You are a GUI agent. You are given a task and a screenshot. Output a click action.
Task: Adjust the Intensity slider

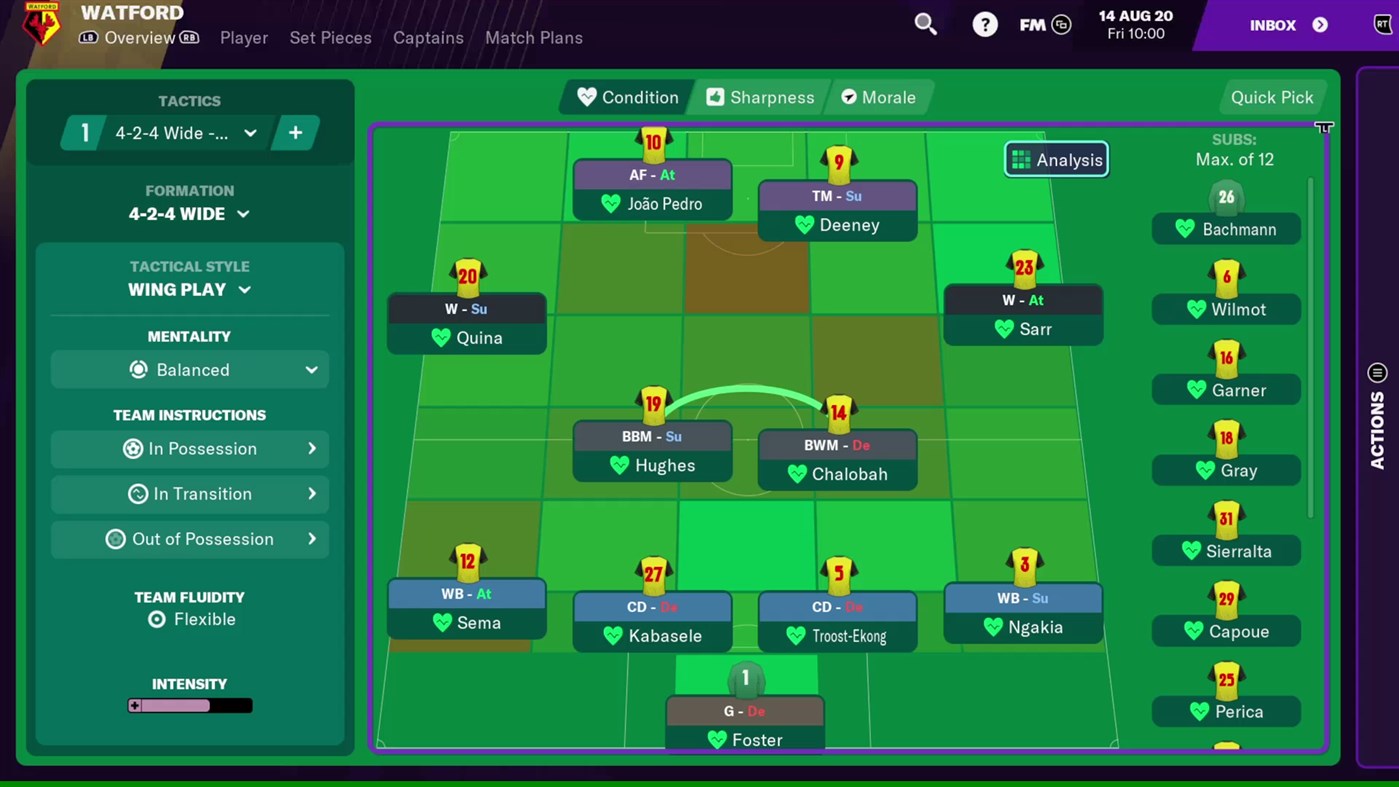tap(189, 705)
